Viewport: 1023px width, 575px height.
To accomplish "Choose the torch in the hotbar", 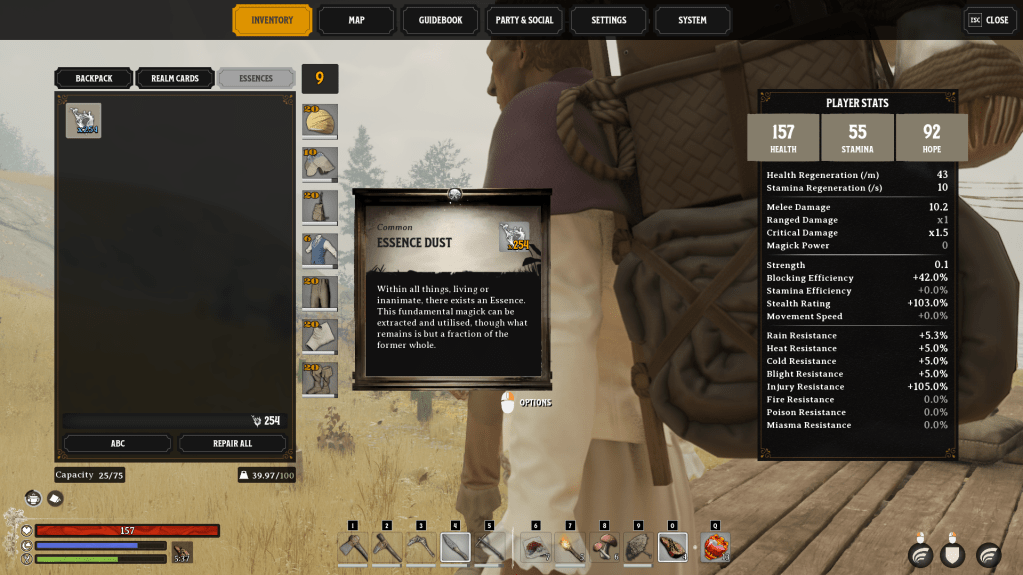I will pyautogui.click(x=570, y=547).
